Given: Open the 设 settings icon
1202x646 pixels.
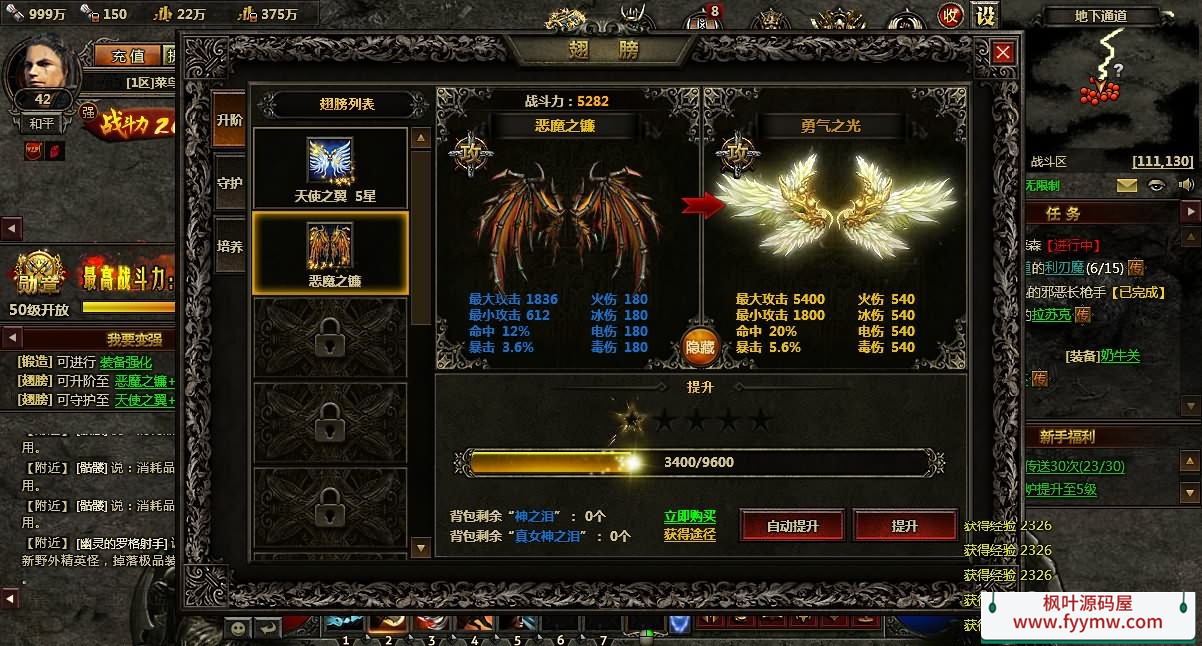Looking at the screenshot, I should tap(986, 16).
